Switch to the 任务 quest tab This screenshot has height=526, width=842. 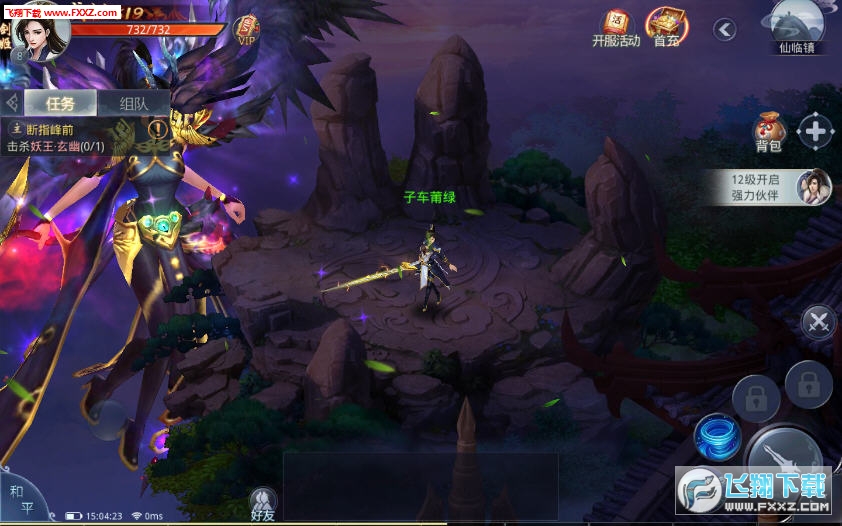(61, 102)
